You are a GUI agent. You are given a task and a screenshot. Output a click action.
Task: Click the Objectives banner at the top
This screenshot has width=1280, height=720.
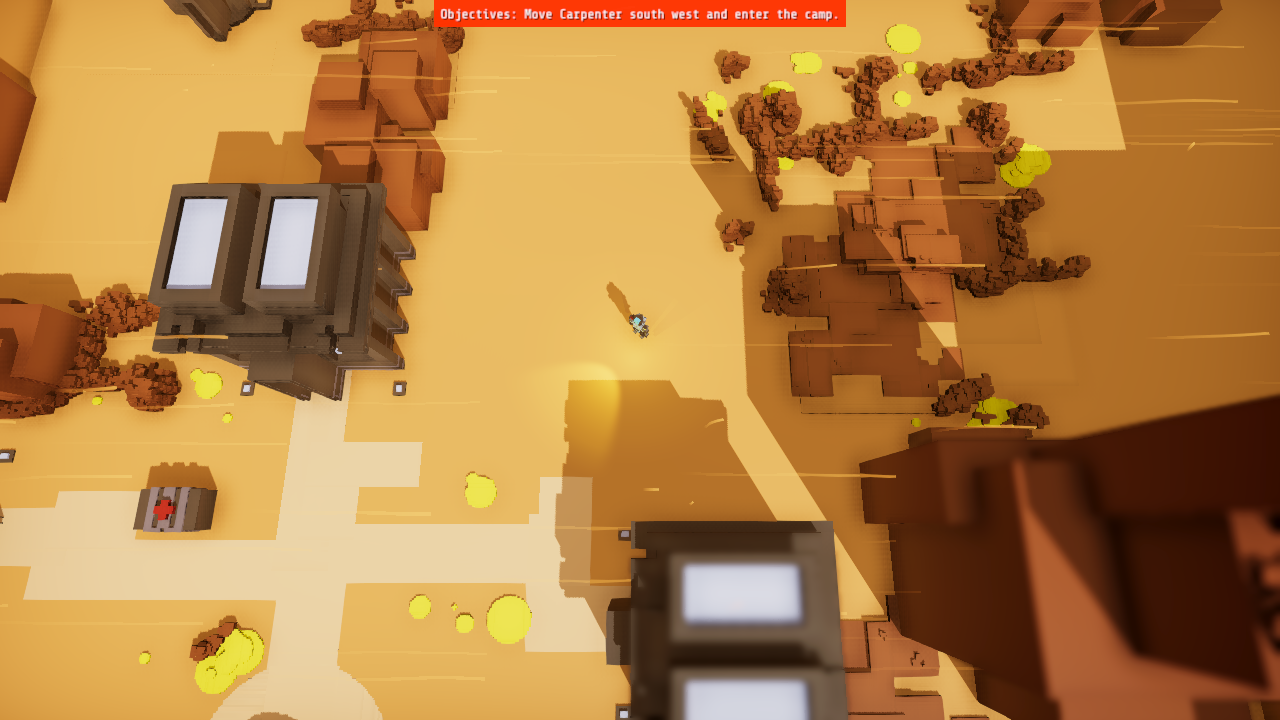pos(640,14)
